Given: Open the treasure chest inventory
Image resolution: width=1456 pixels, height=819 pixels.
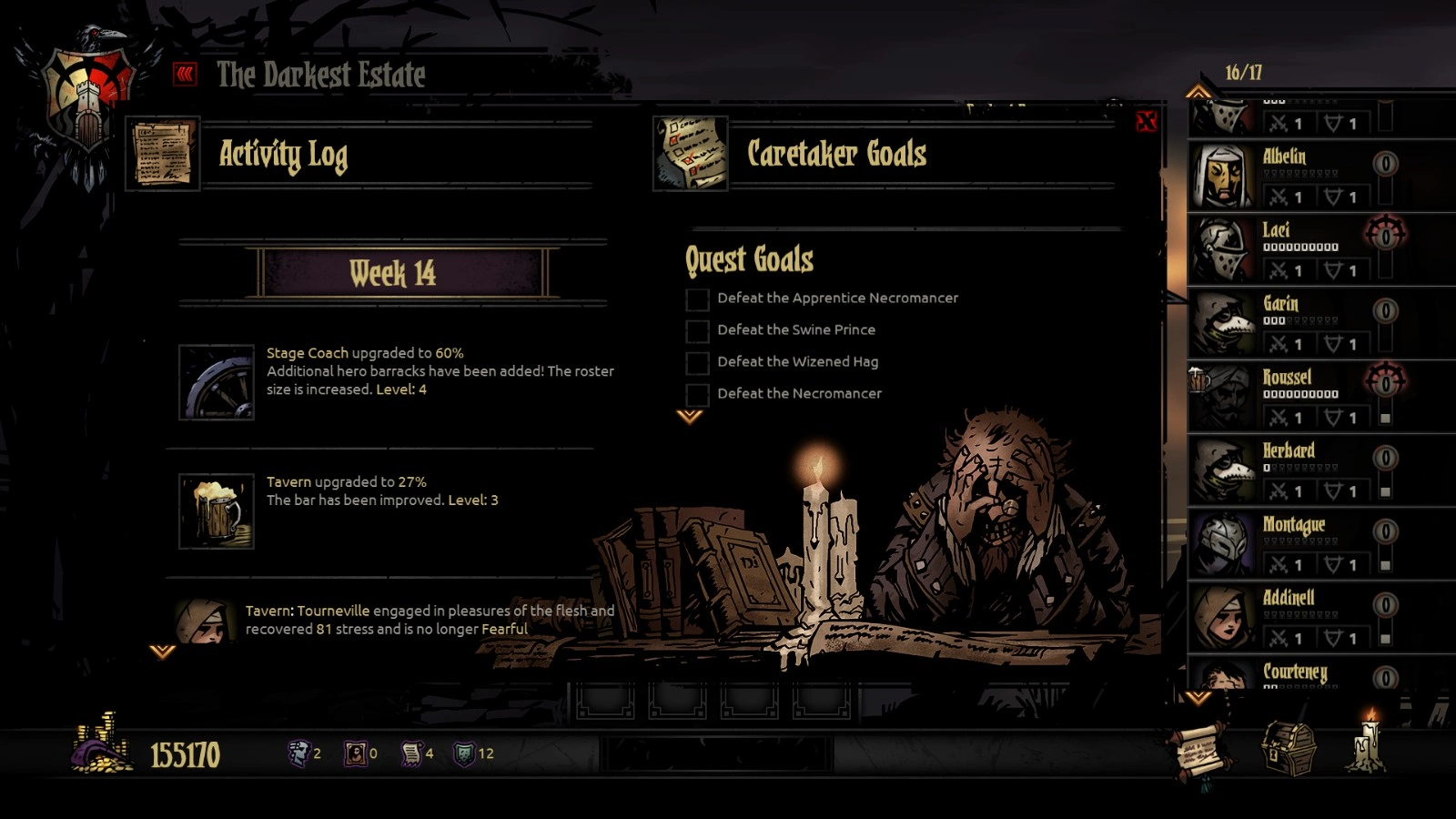Looking at the screenshot, I should click(1289, 748).
